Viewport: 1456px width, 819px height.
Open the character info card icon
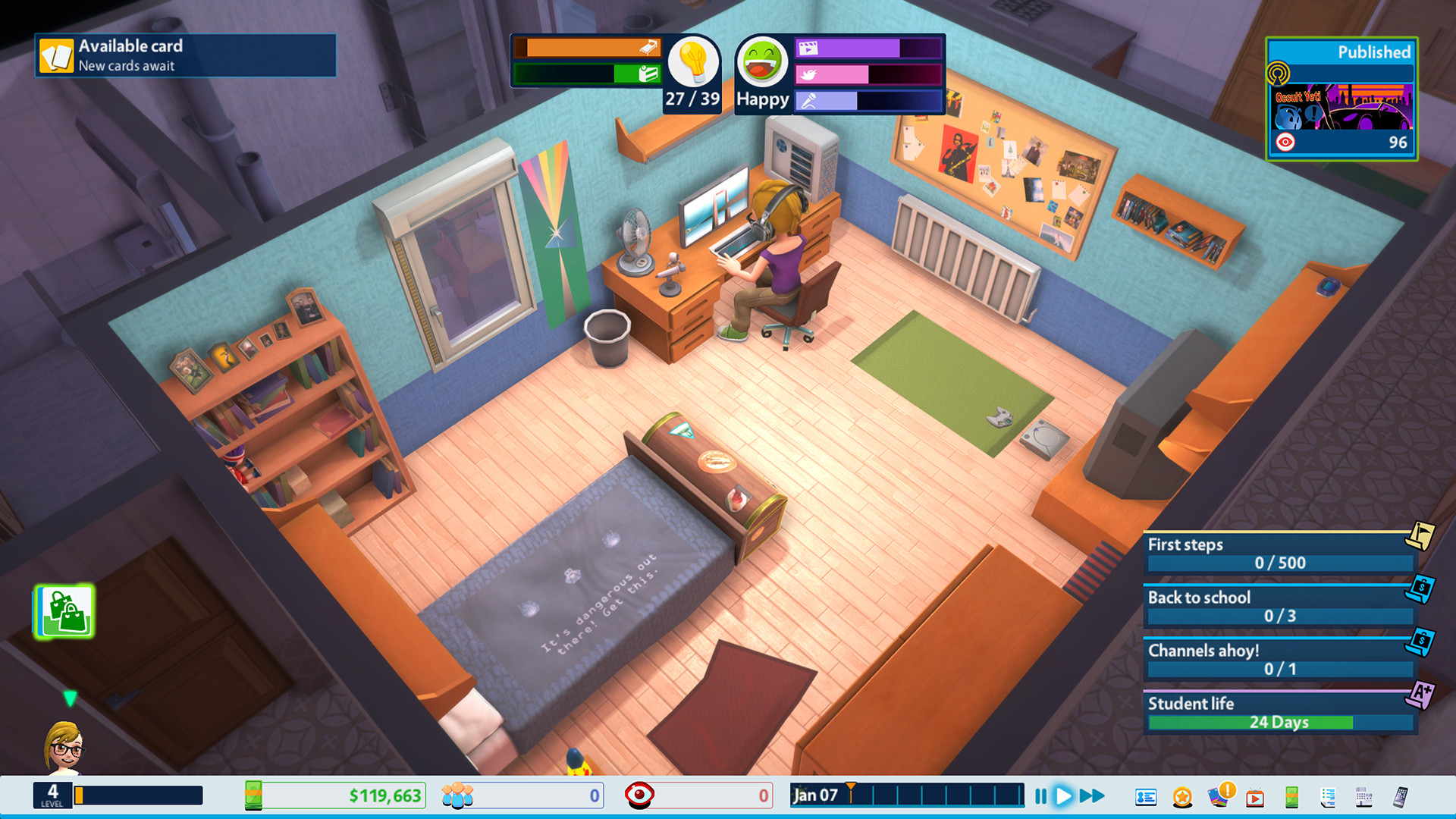[x=1146, y=796]
